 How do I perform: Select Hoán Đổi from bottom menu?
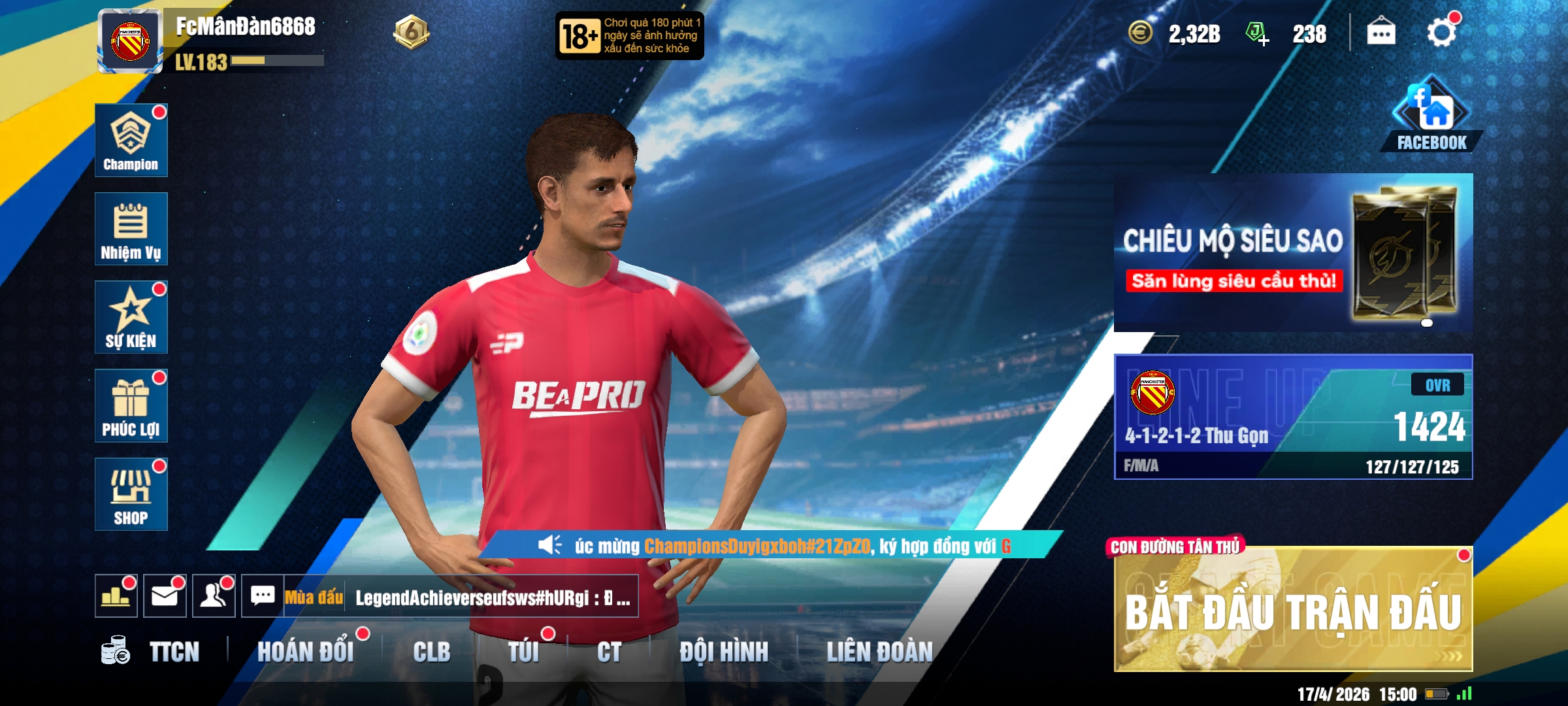(305, 652)
